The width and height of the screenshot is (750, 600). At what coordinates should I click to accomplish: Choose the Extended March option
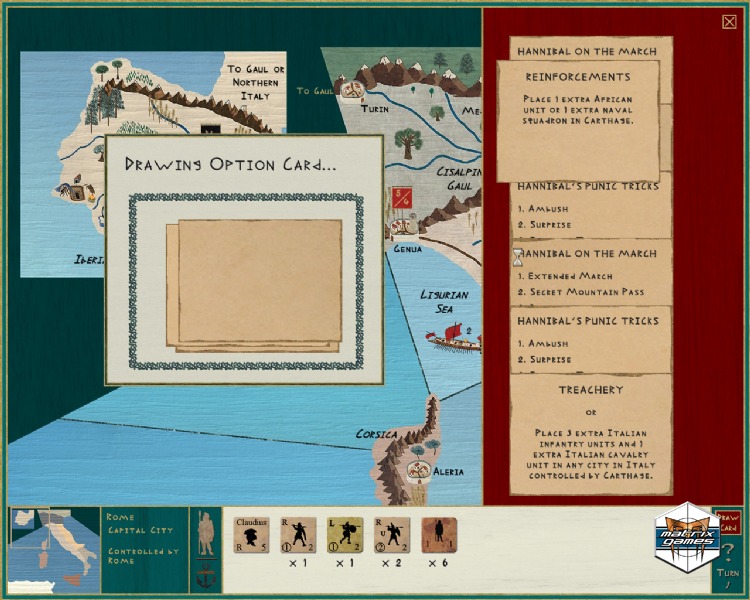click(566, 275)
